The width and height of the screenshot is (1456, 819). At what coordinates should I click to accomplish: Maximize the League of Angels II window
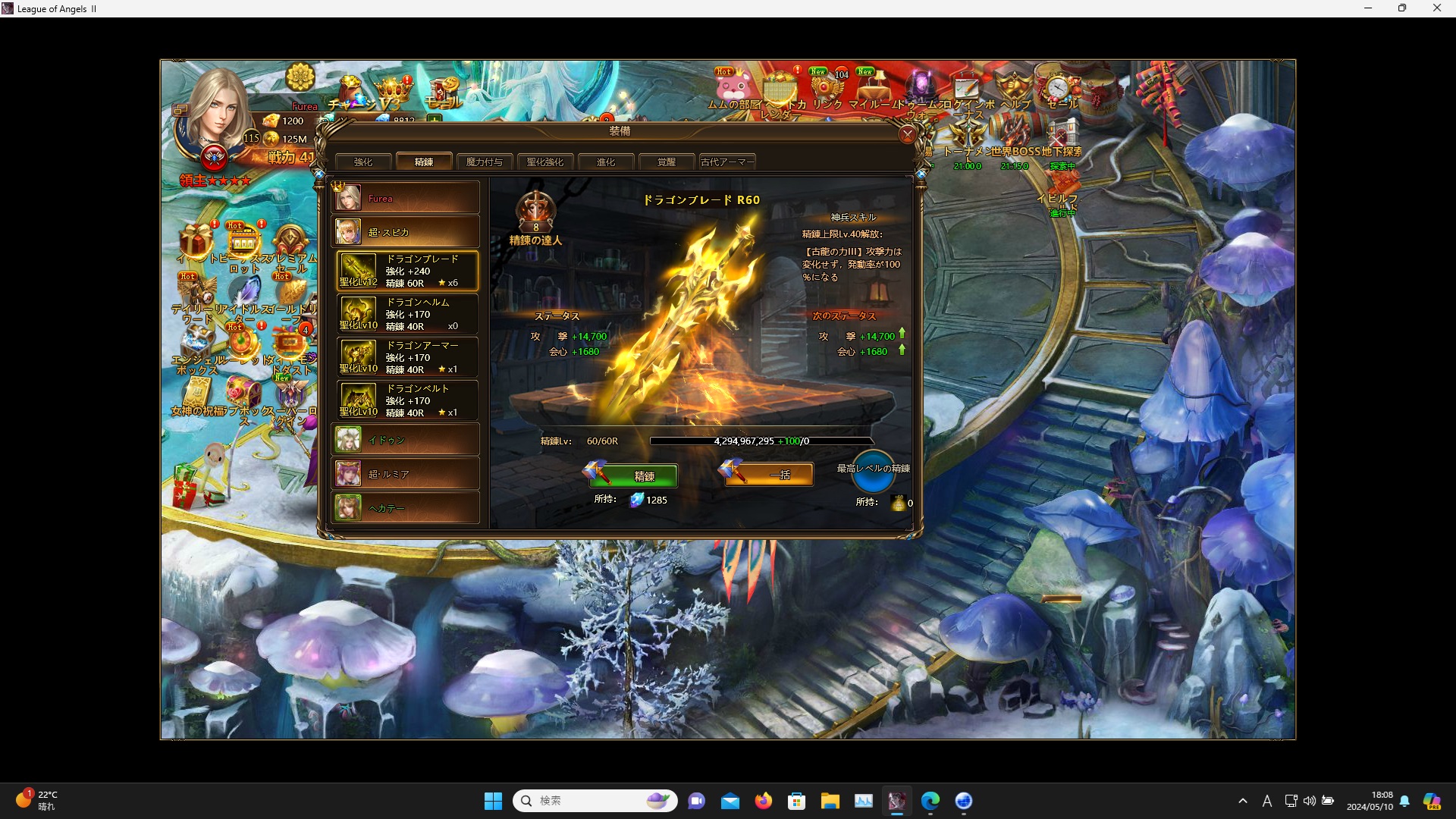[1402, 8]
